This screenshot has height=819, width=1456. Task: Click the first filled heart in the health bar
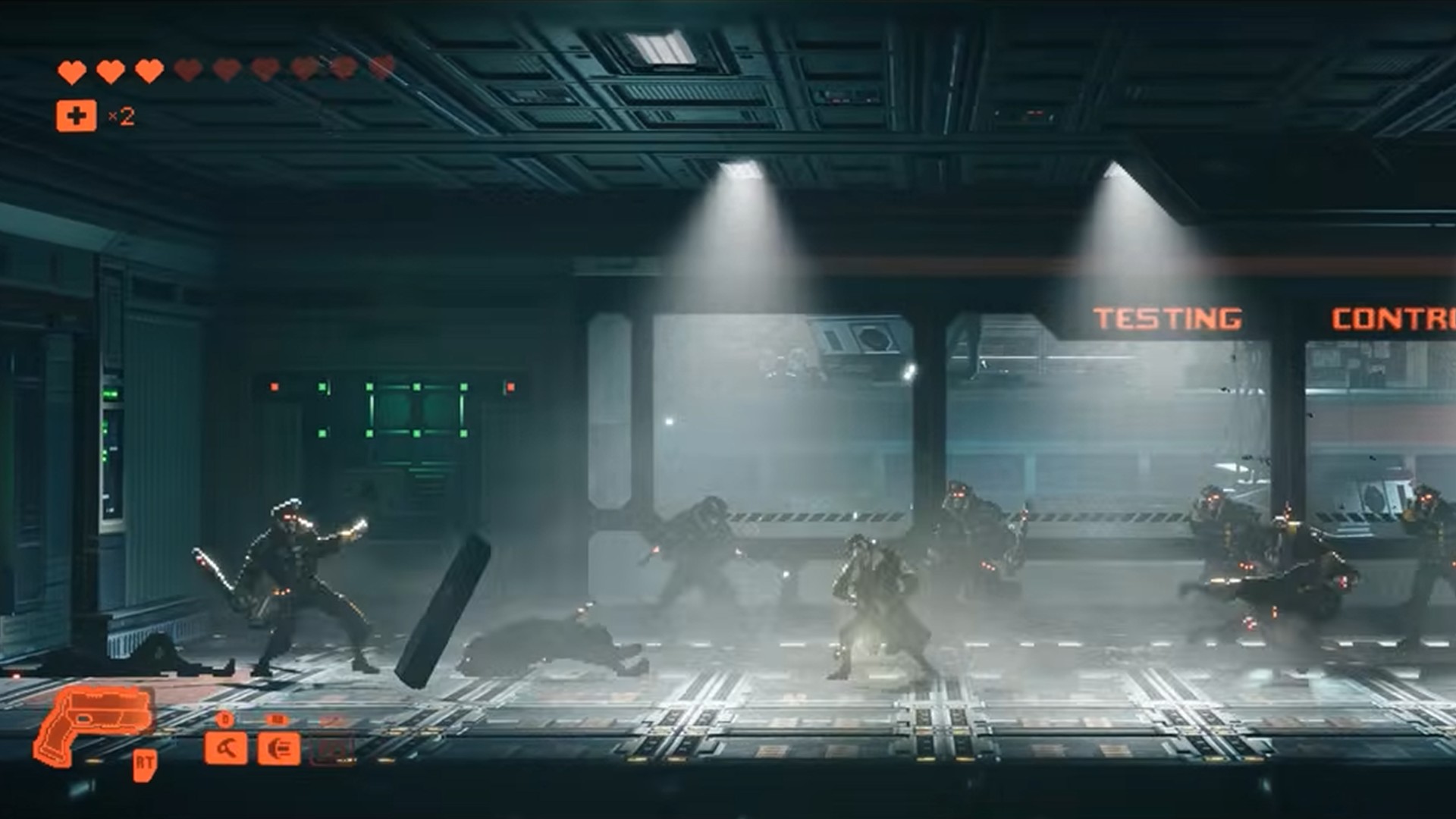[71, 70]
